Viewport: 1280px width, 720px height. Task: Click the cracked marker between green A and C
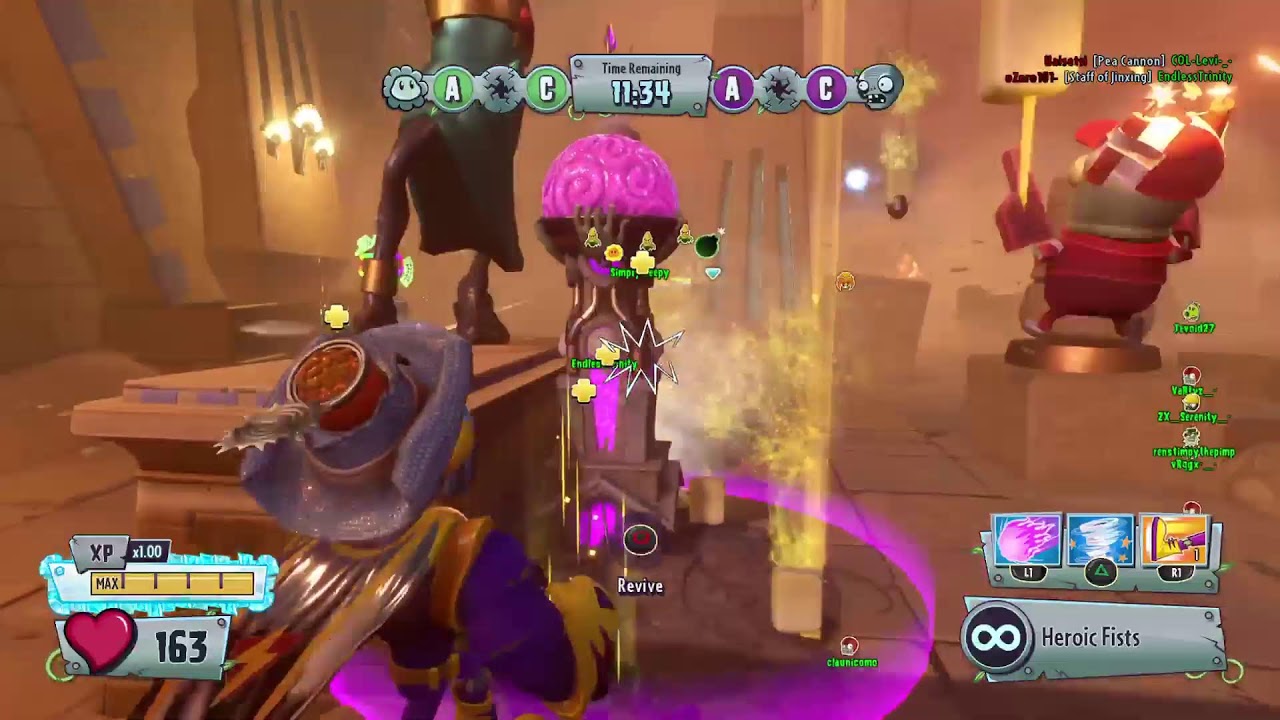(x=499, y=90)
